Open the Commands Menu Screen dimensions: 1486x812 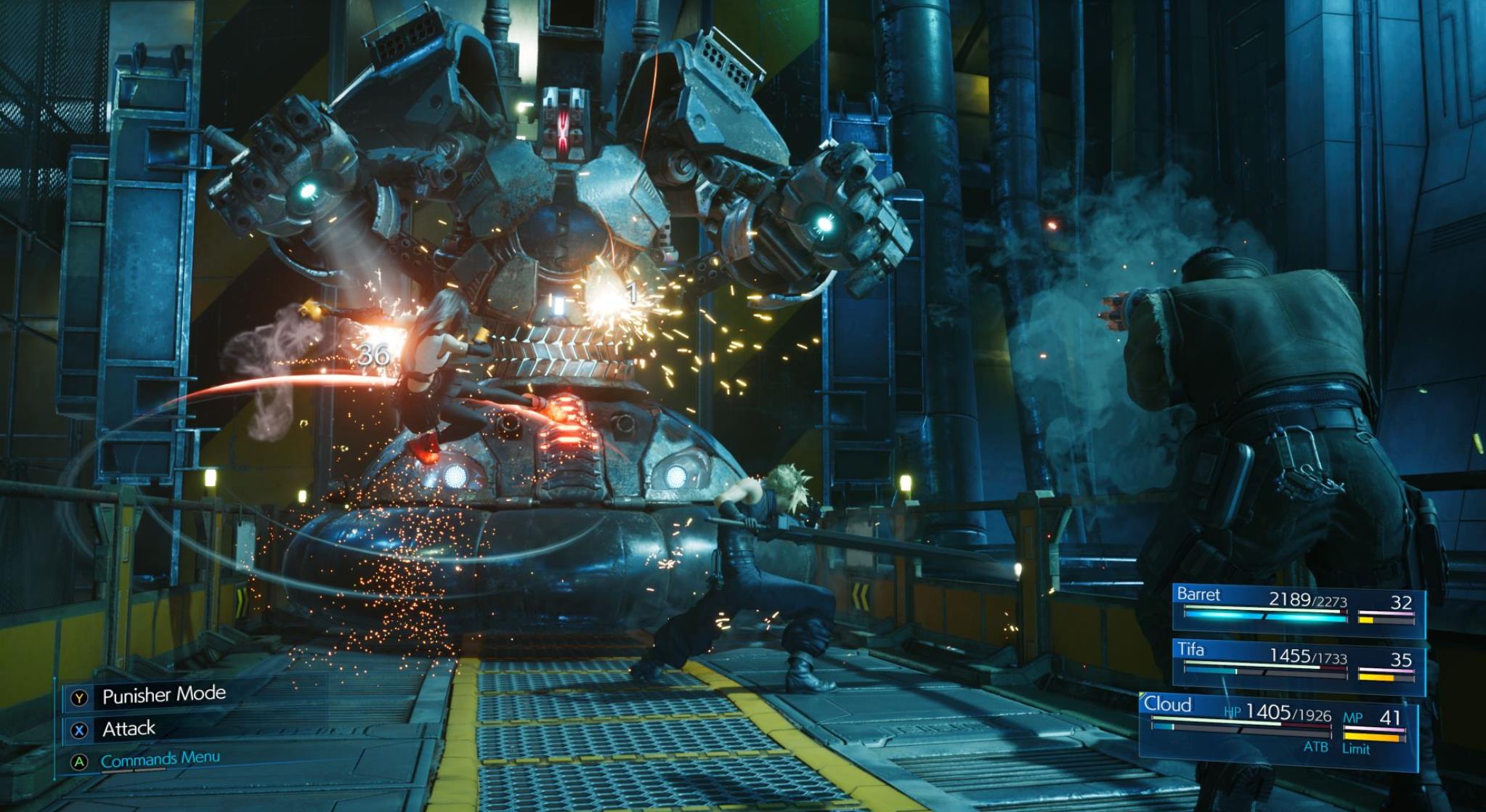coord(160,760)
